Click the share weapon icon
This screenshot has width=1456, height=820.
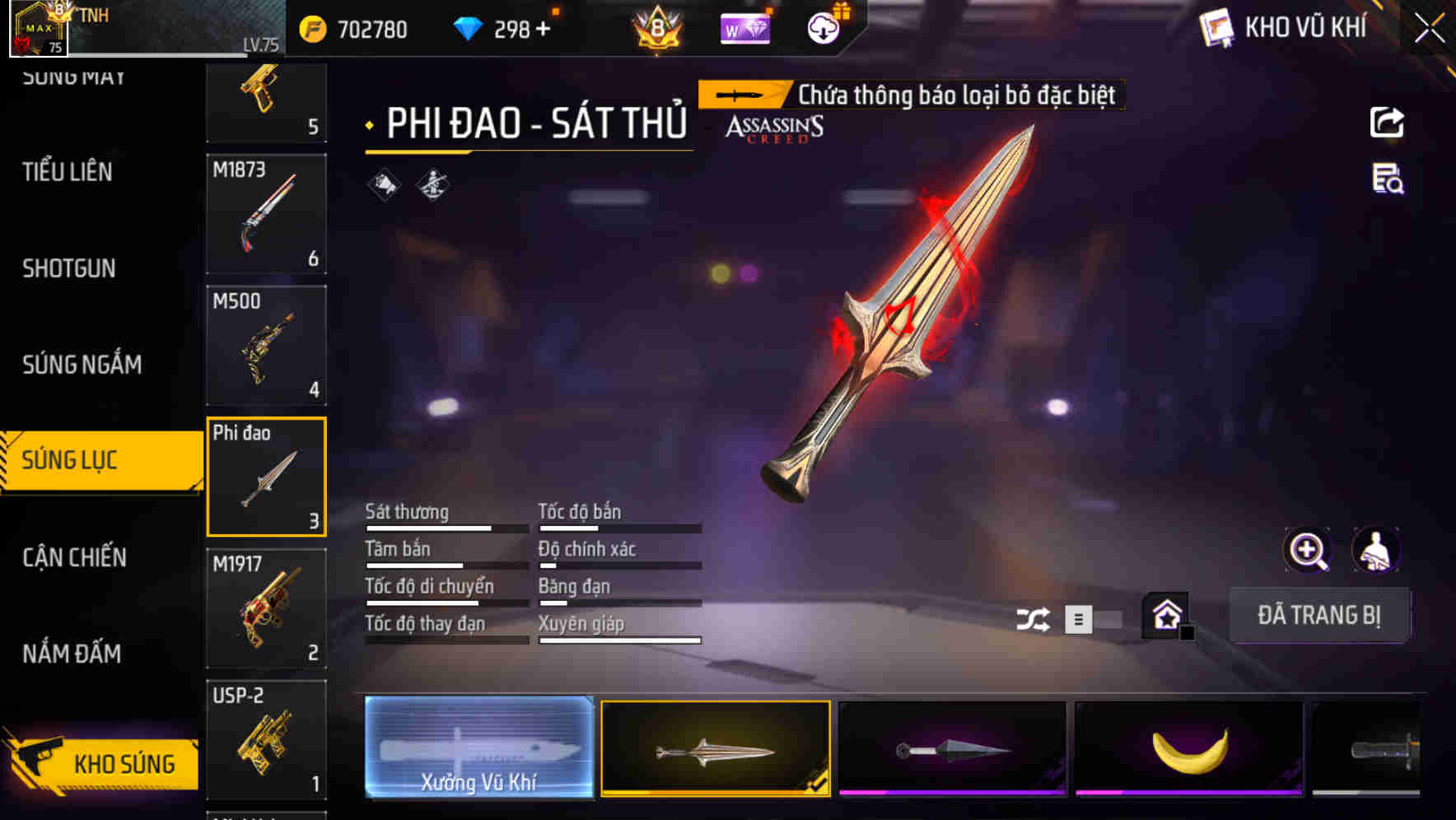[x=1388, y=122]
